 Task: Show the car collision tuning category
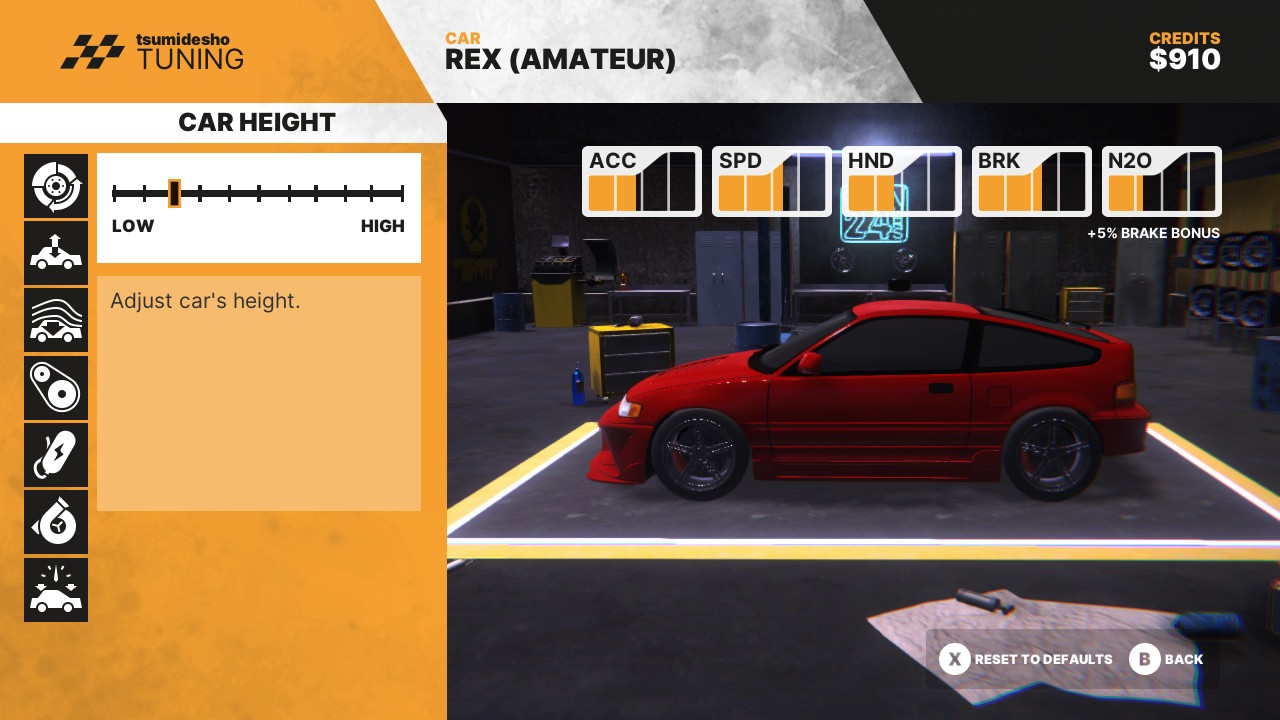coord(56,590)
